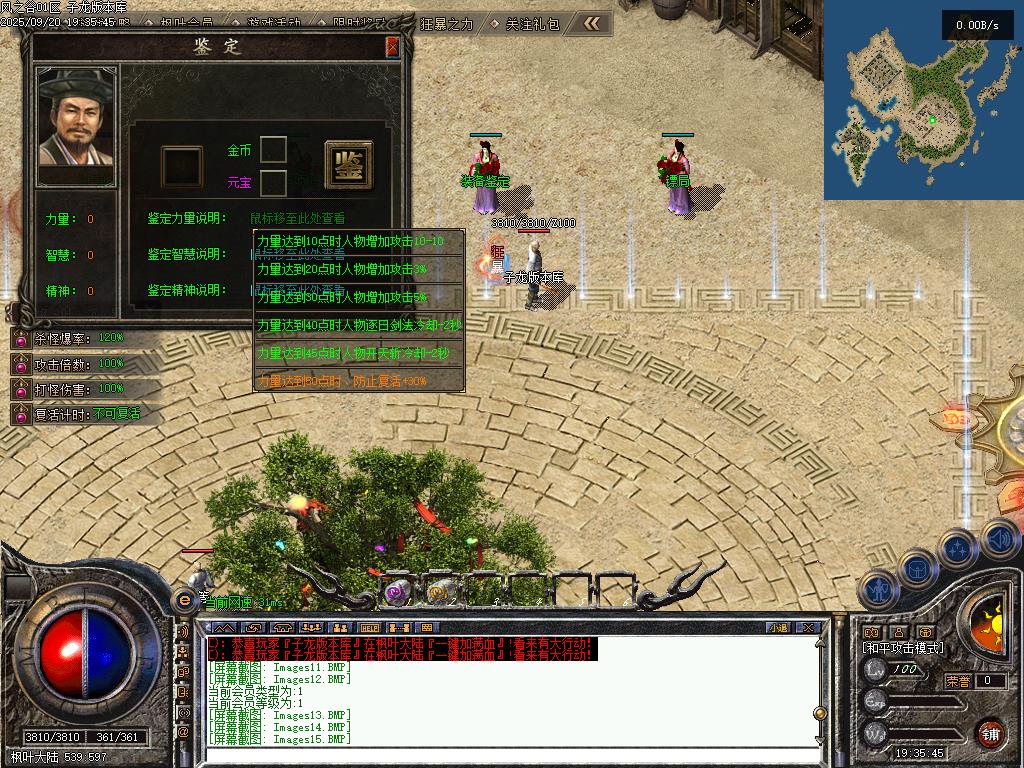Click the large 鉴 appraise button
Image resolution: width=1024 pixels, height=768 pixels.
click(348, 165)
